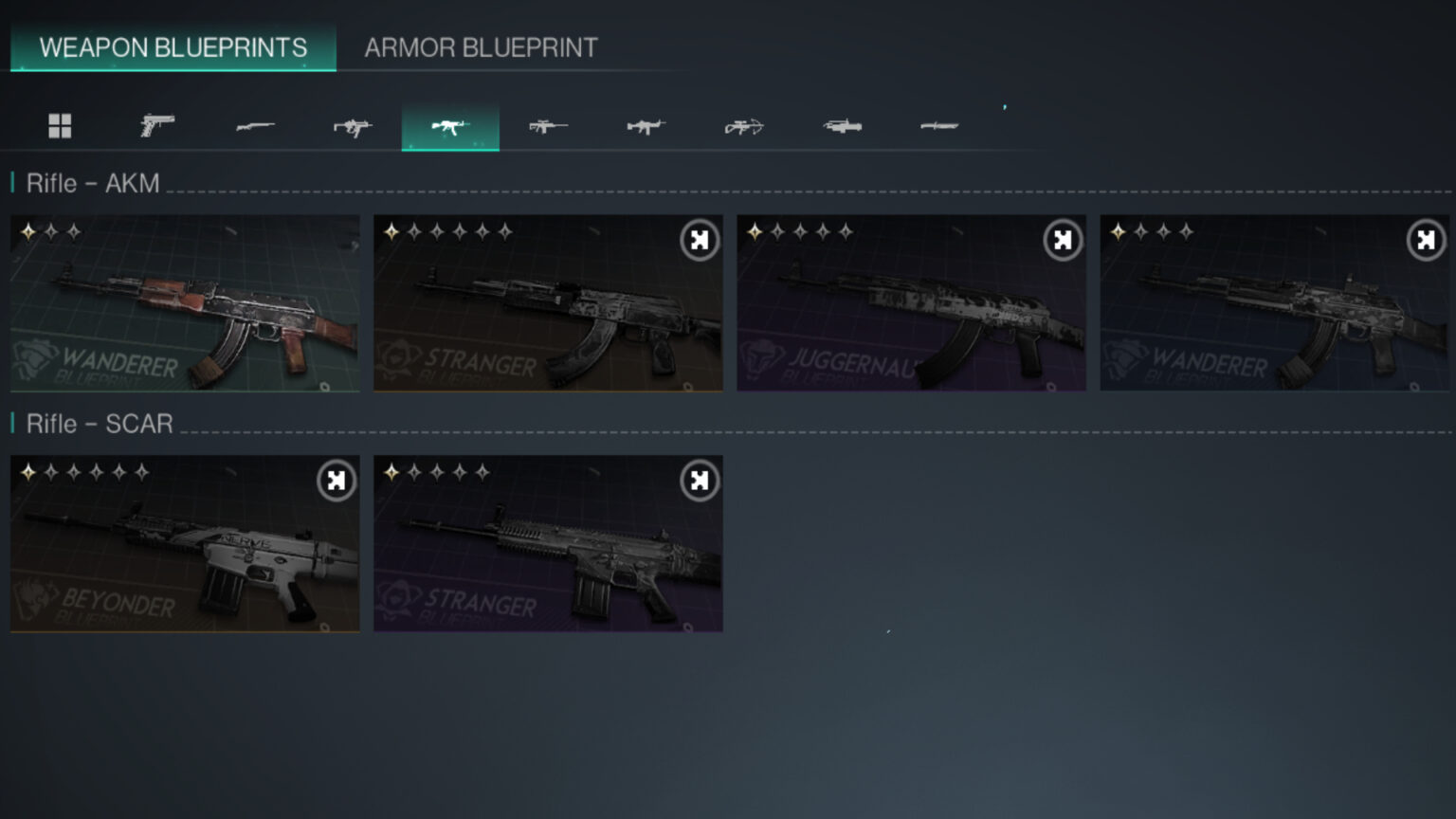Open the all-weapons grid view

pos(61,125)
